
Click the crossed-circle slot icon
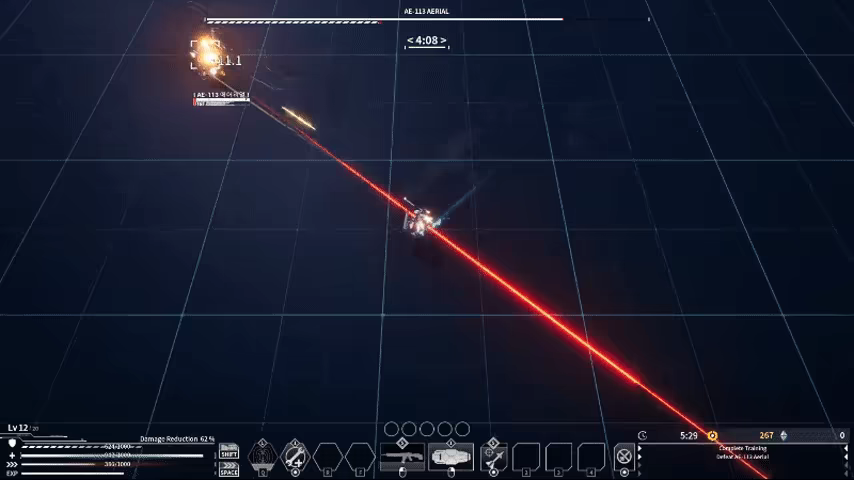[x=624, y=457]
